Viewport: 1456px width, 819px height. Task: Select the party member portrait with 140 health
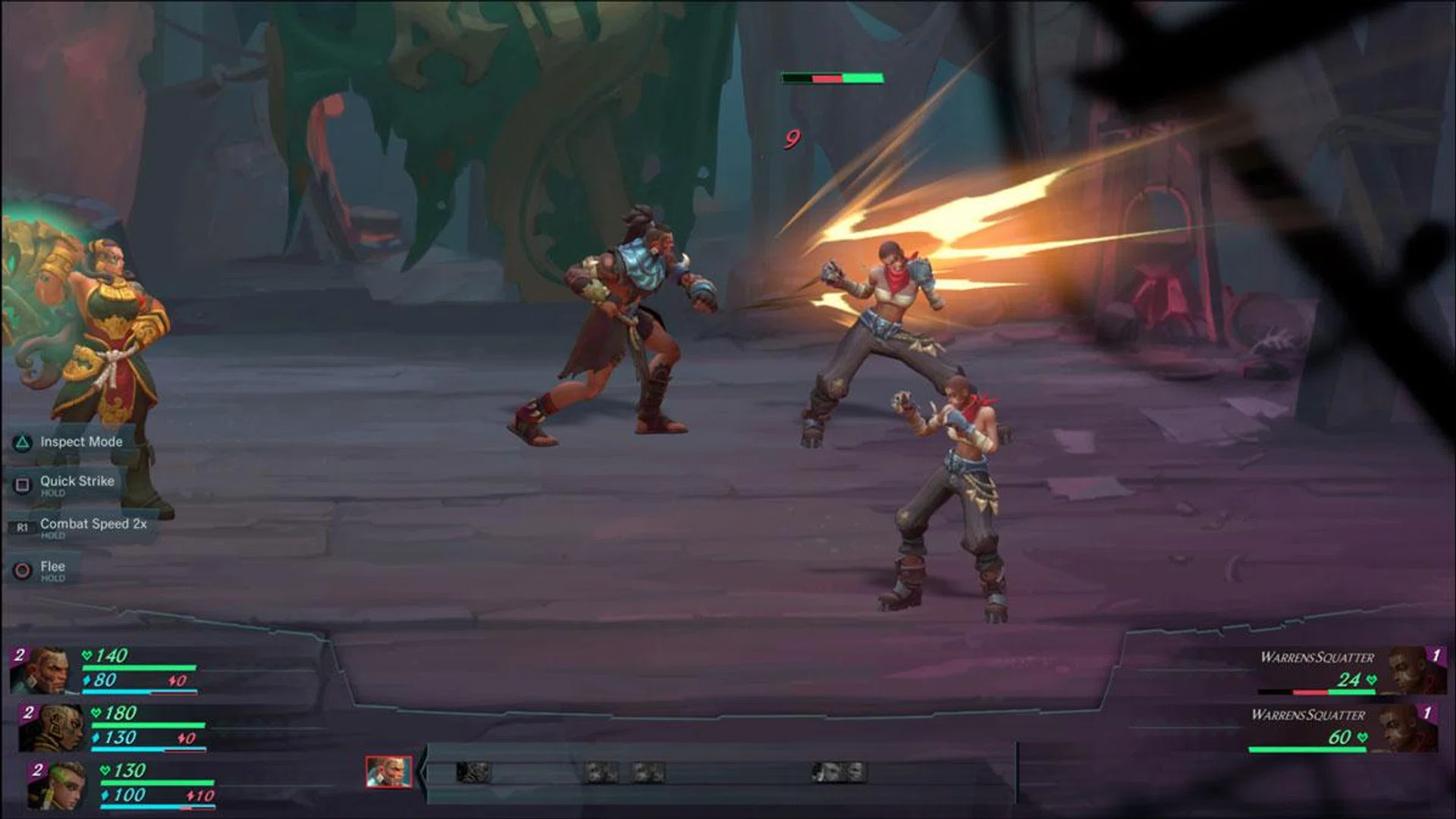(46, 670)
